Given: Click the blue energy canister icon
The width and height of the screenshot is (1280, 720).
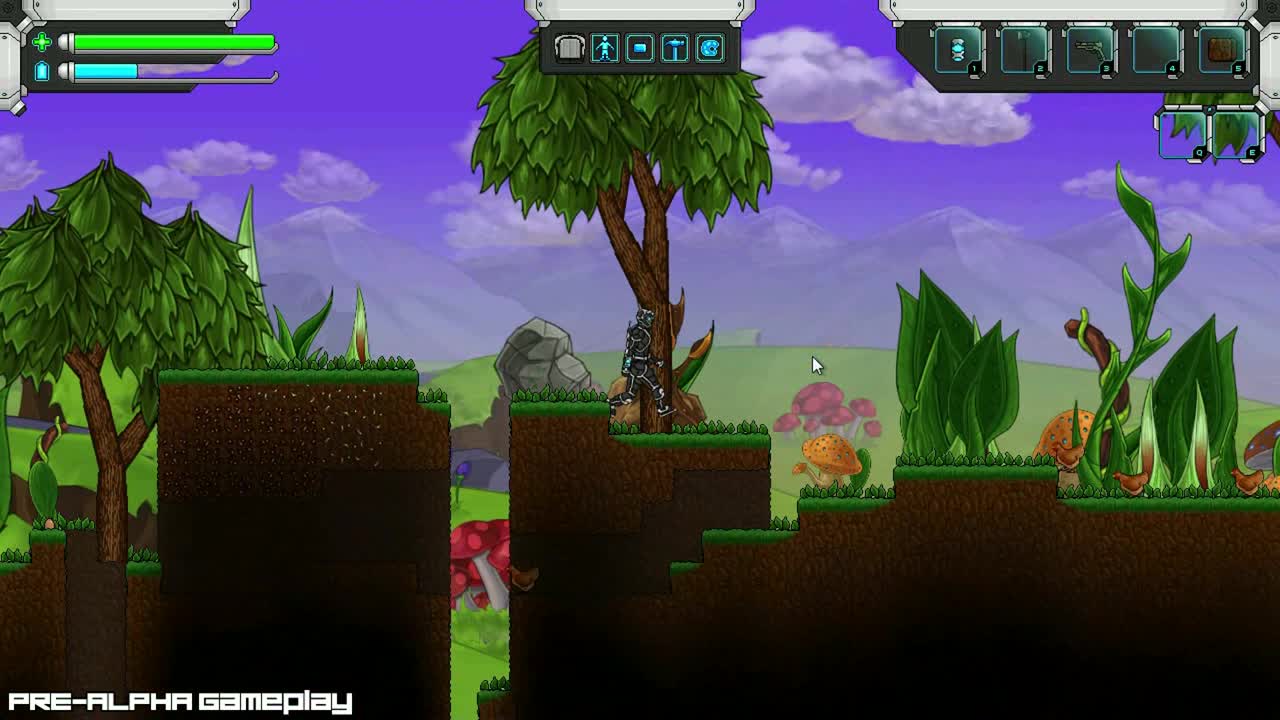Looking at the screenshot, I should (x=41, y=71).
